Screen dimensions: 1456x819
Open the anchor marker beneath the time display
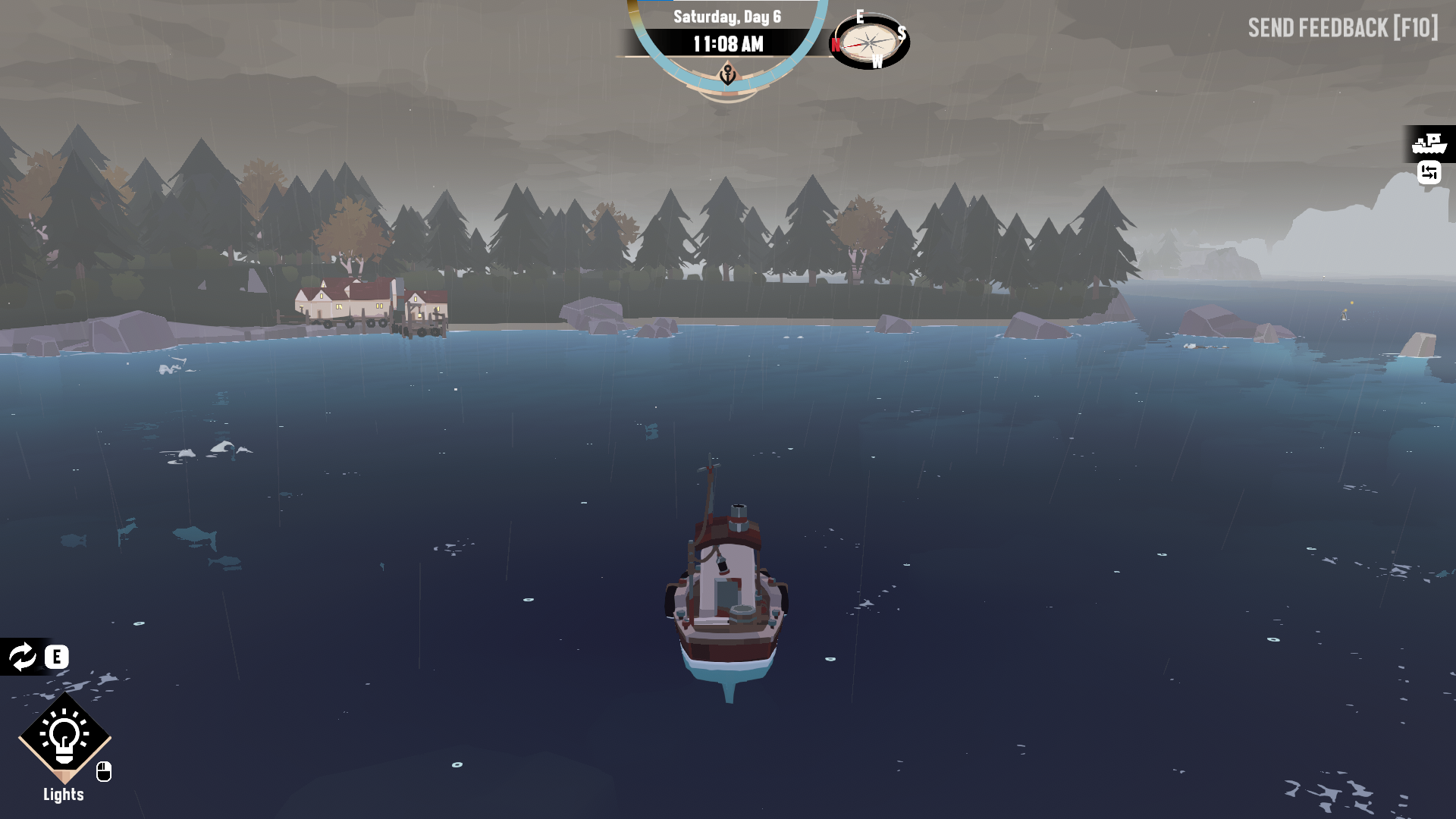(x=729, y=75)
